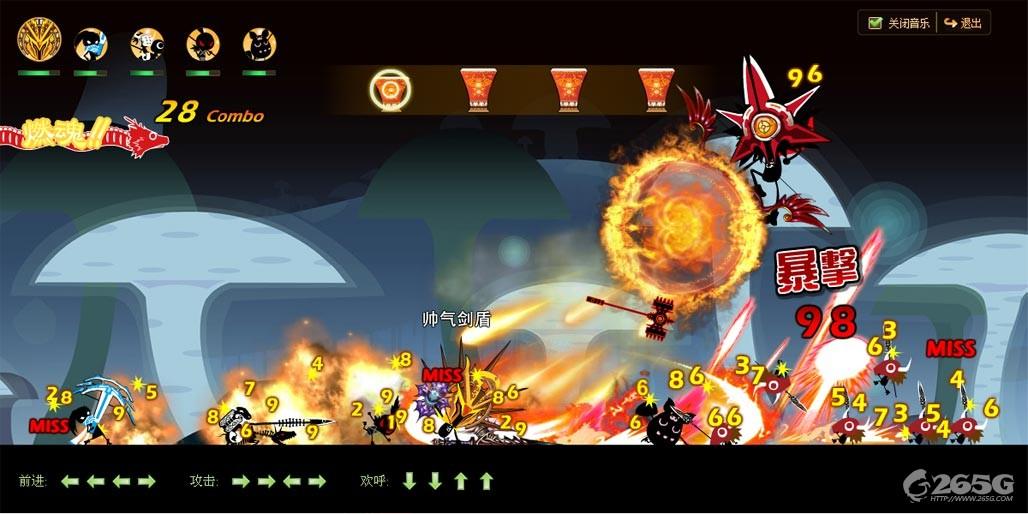Image resolution: width=1028 pixels, height=514 pixels.
Task: Click the glowing ringed drum beat marker
Action: (x=387, y=90)
